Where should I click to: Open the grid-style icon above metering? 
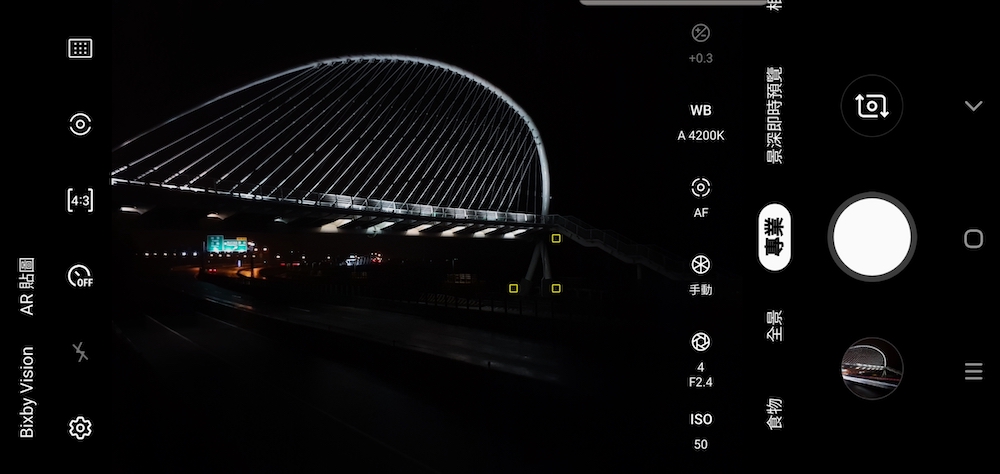pos(80,48)
